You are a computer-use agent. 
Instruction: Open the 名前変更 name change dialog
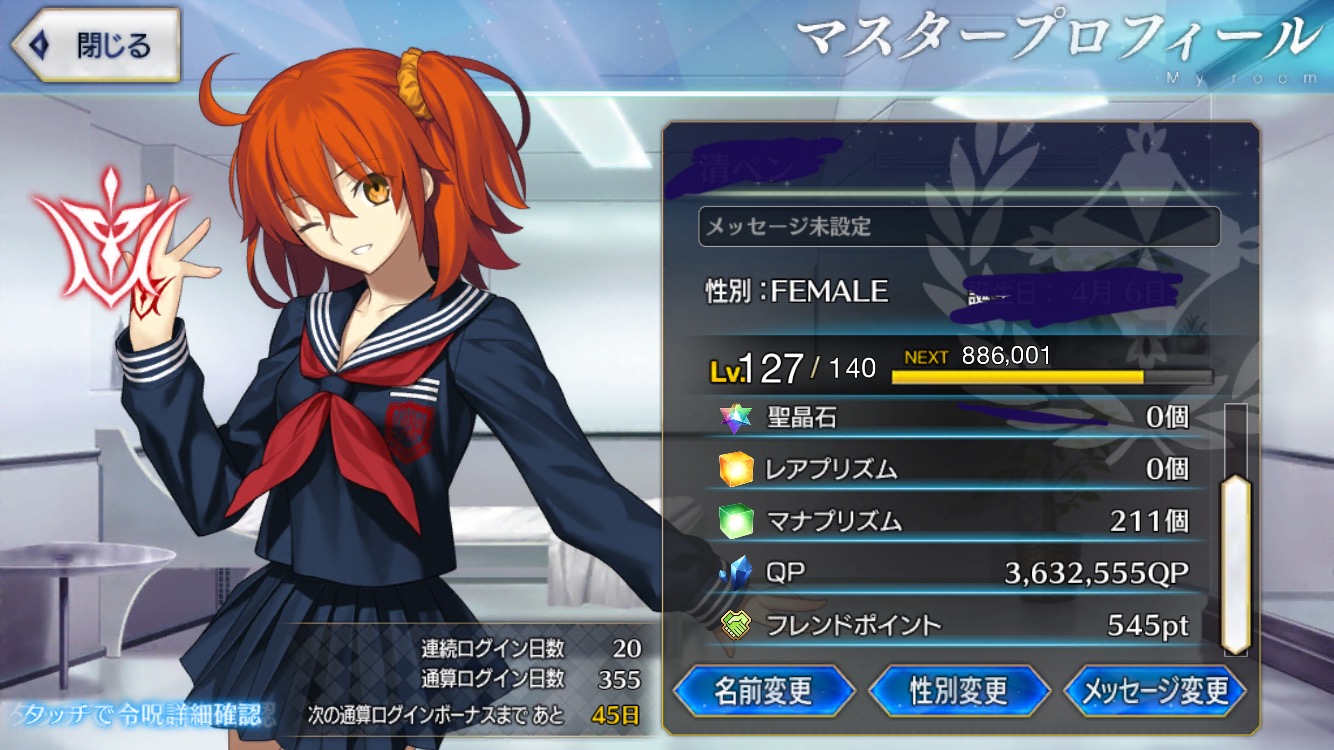(763, 690)
